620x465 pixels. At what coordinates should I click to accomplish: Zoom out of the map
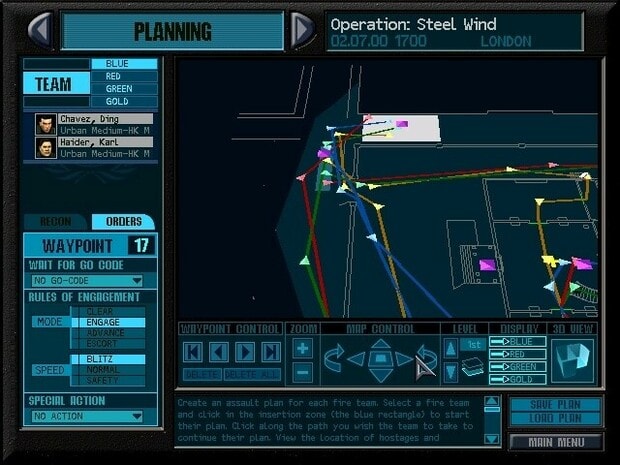point(303,372)
